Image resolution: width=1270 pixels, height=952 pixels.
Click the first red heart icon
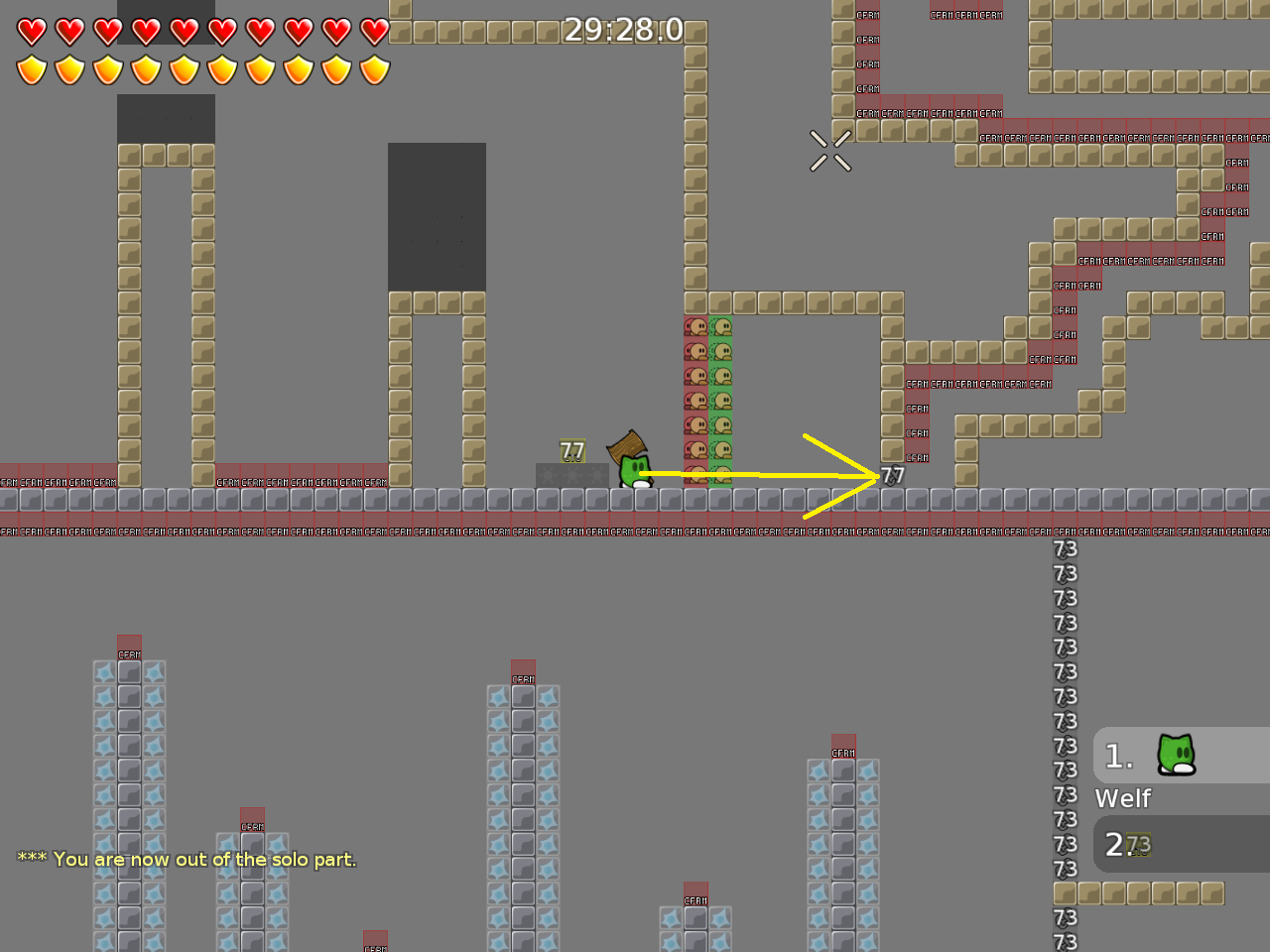click(x=31, y=31)
